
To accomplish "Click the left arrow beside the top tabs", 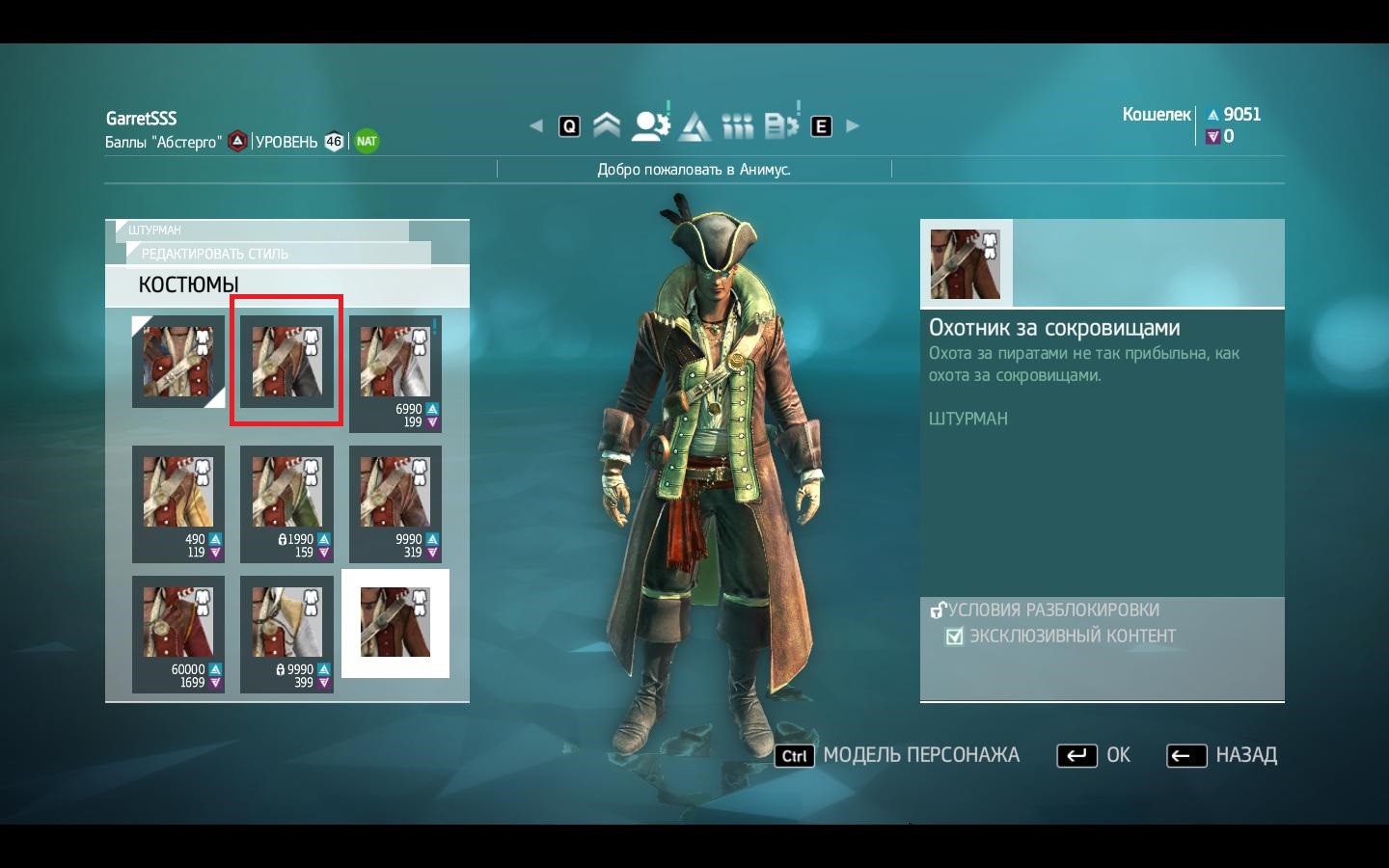I will 536,125.
